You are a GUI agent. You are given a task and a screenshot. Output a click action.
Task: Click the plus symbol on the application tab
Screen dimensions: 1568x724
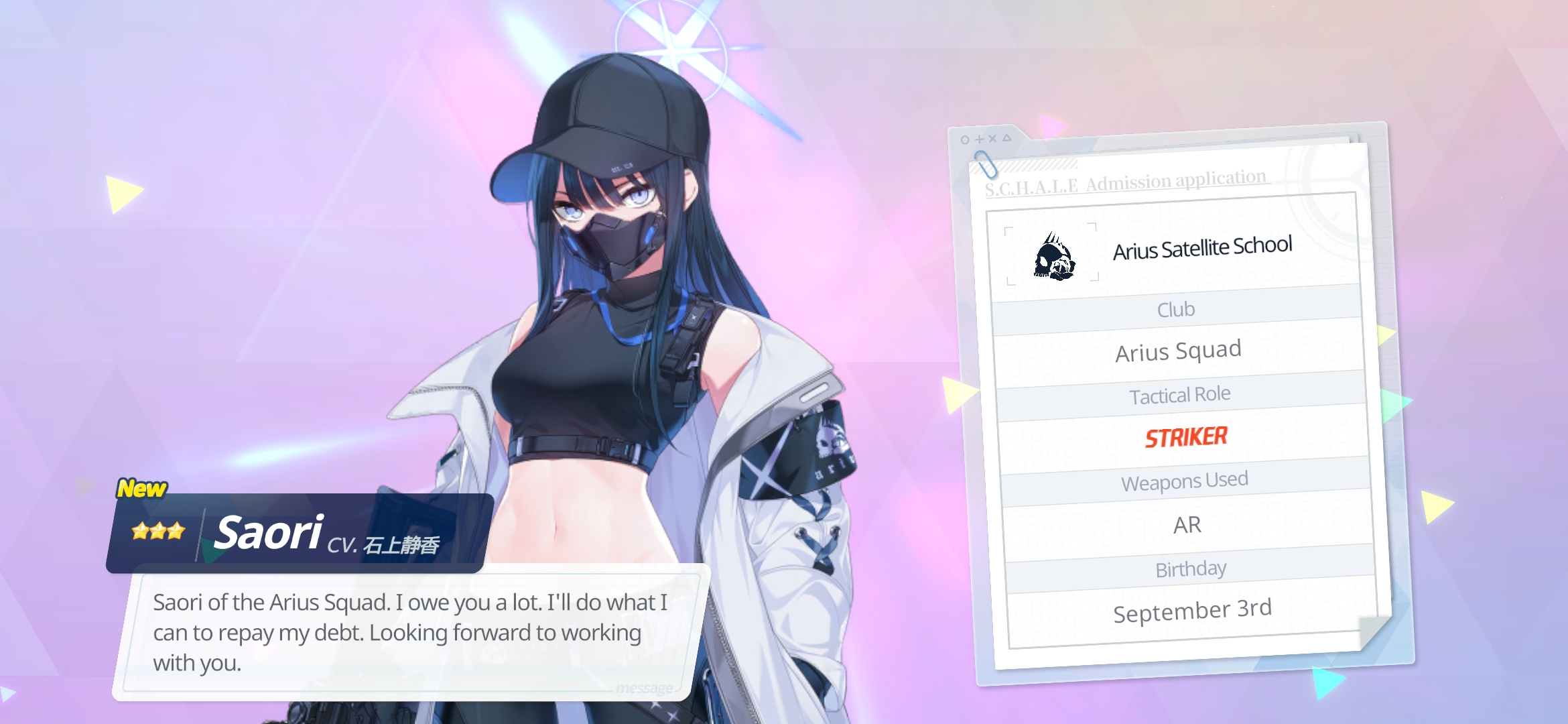[x=979, y=139]
